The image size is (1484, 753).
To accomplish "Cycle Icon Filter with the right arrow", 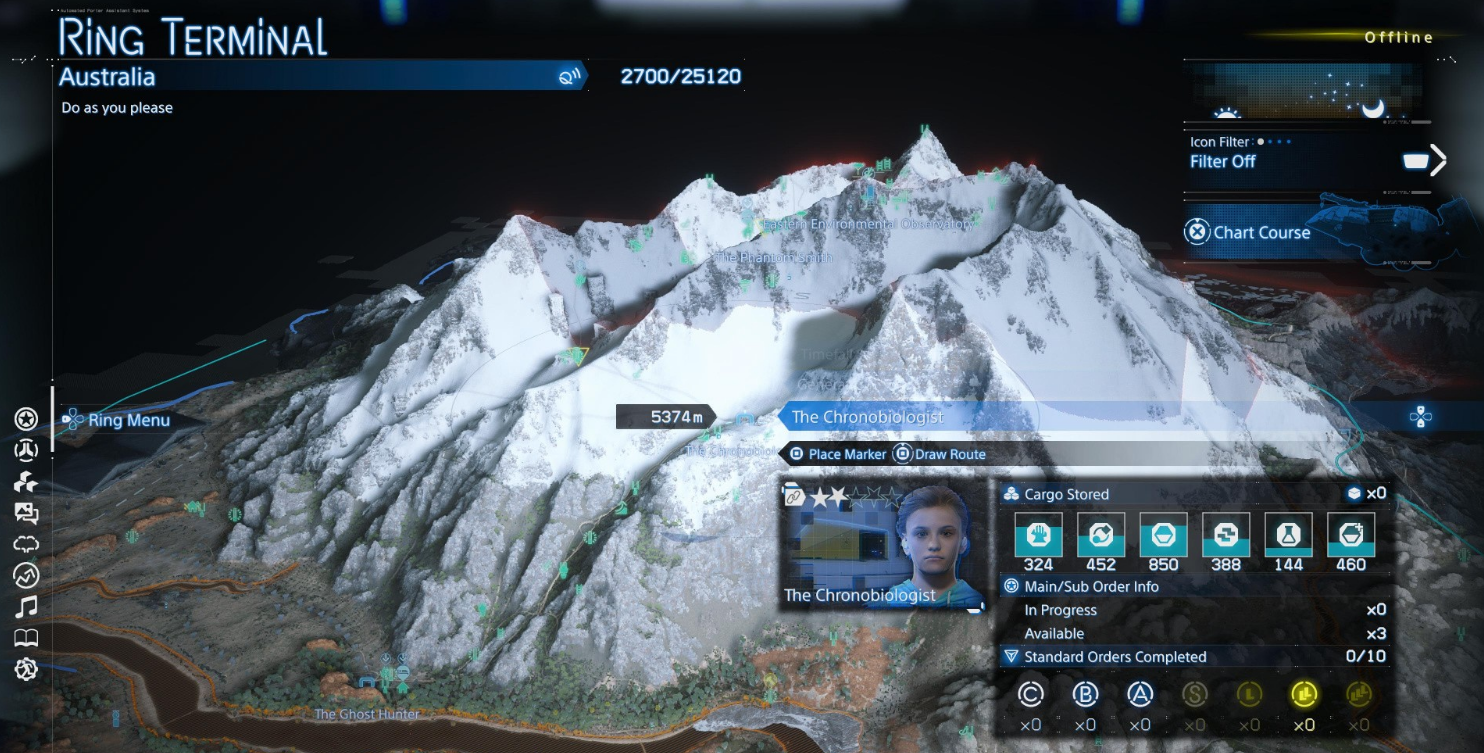I will (1438, 160).
